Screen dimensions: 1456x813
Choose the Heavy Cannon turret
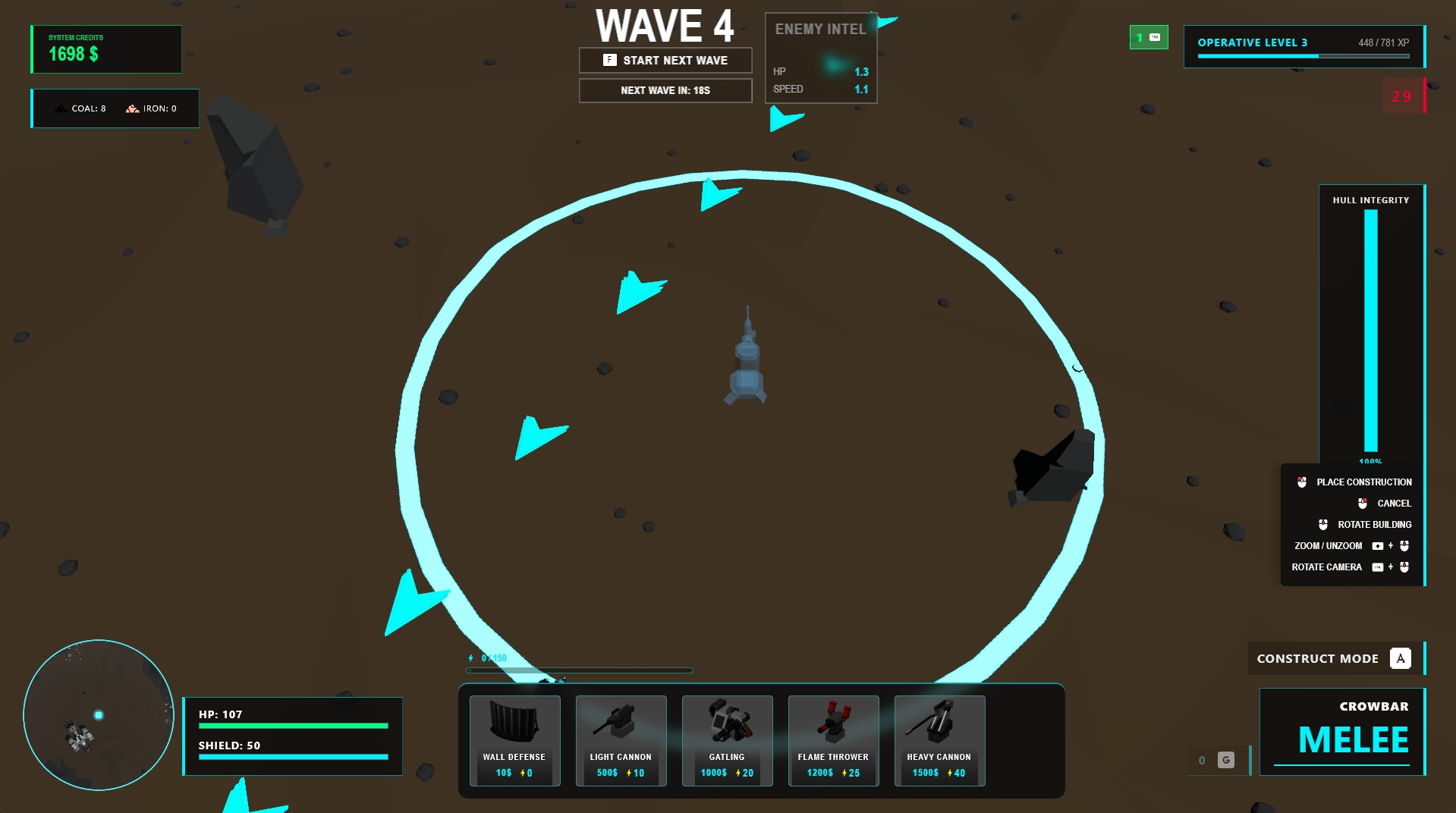(939, 741)
